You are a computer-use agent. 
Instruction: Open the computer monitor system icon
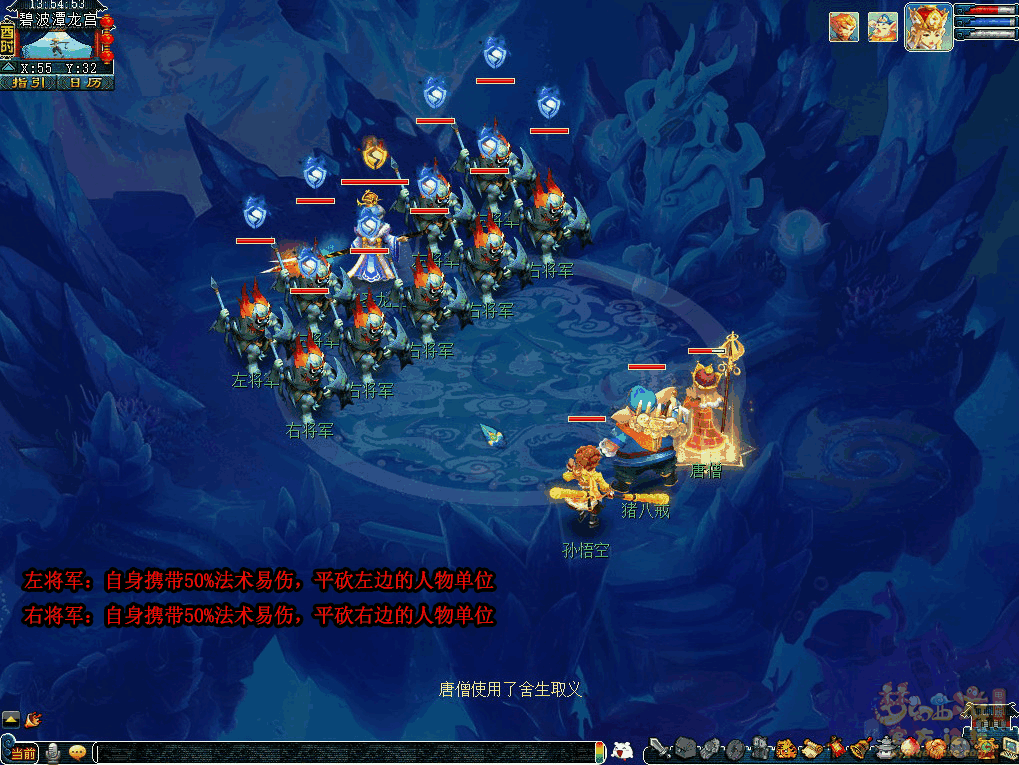click(1008, 748)
